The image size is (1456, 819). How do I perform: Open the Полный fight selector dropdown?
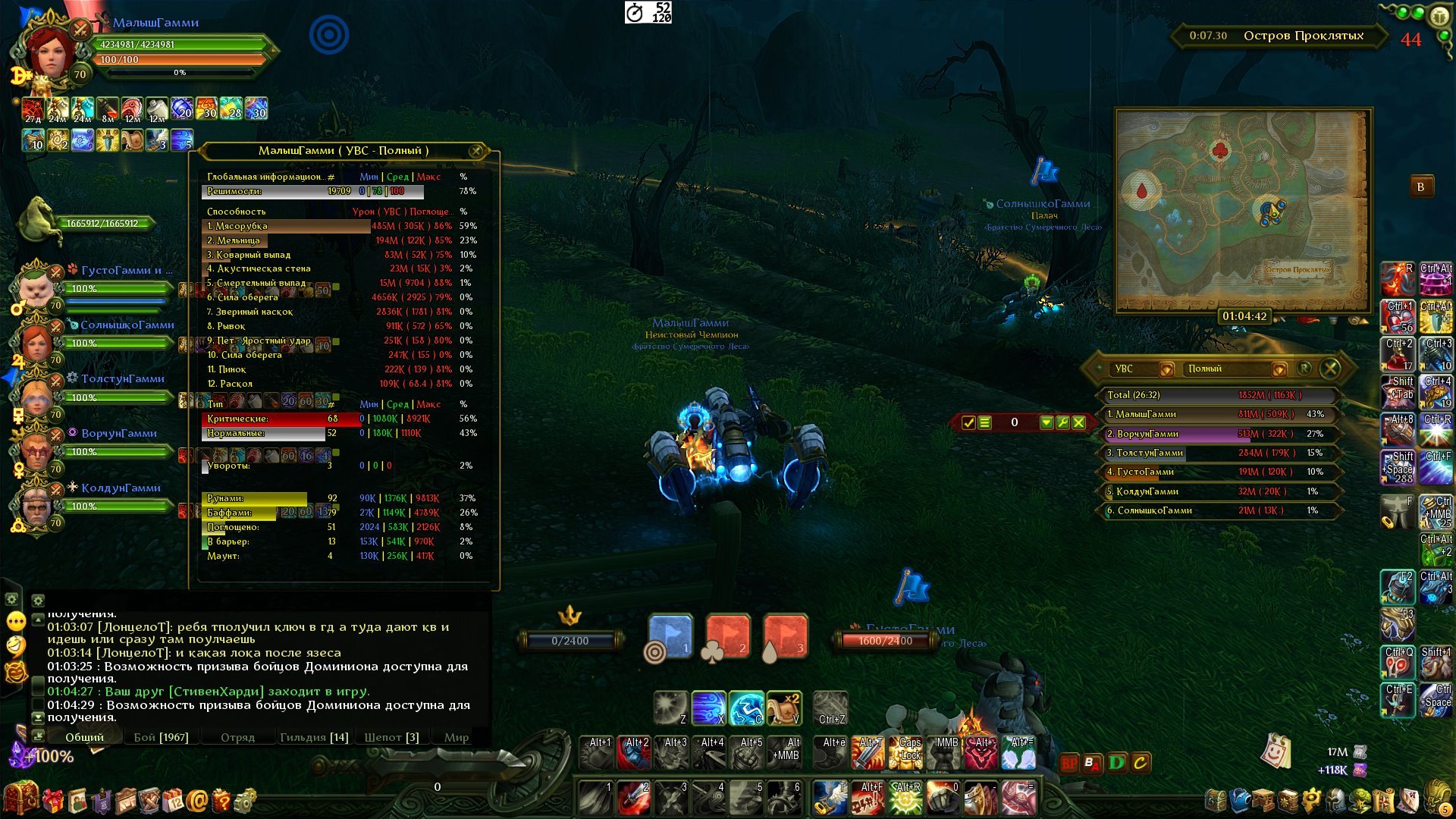click(1279, 369)
